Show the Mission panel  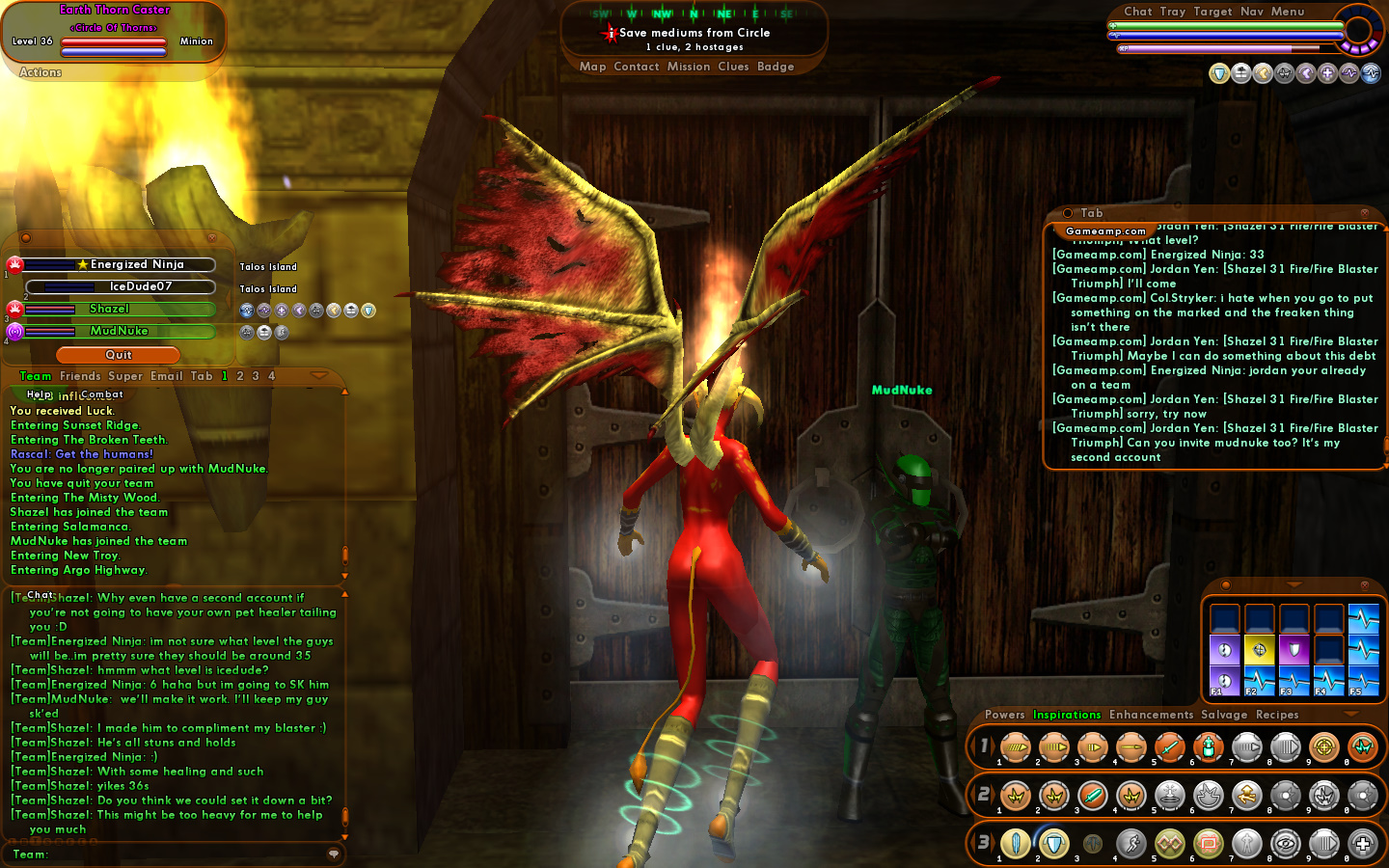pos(688,67)
